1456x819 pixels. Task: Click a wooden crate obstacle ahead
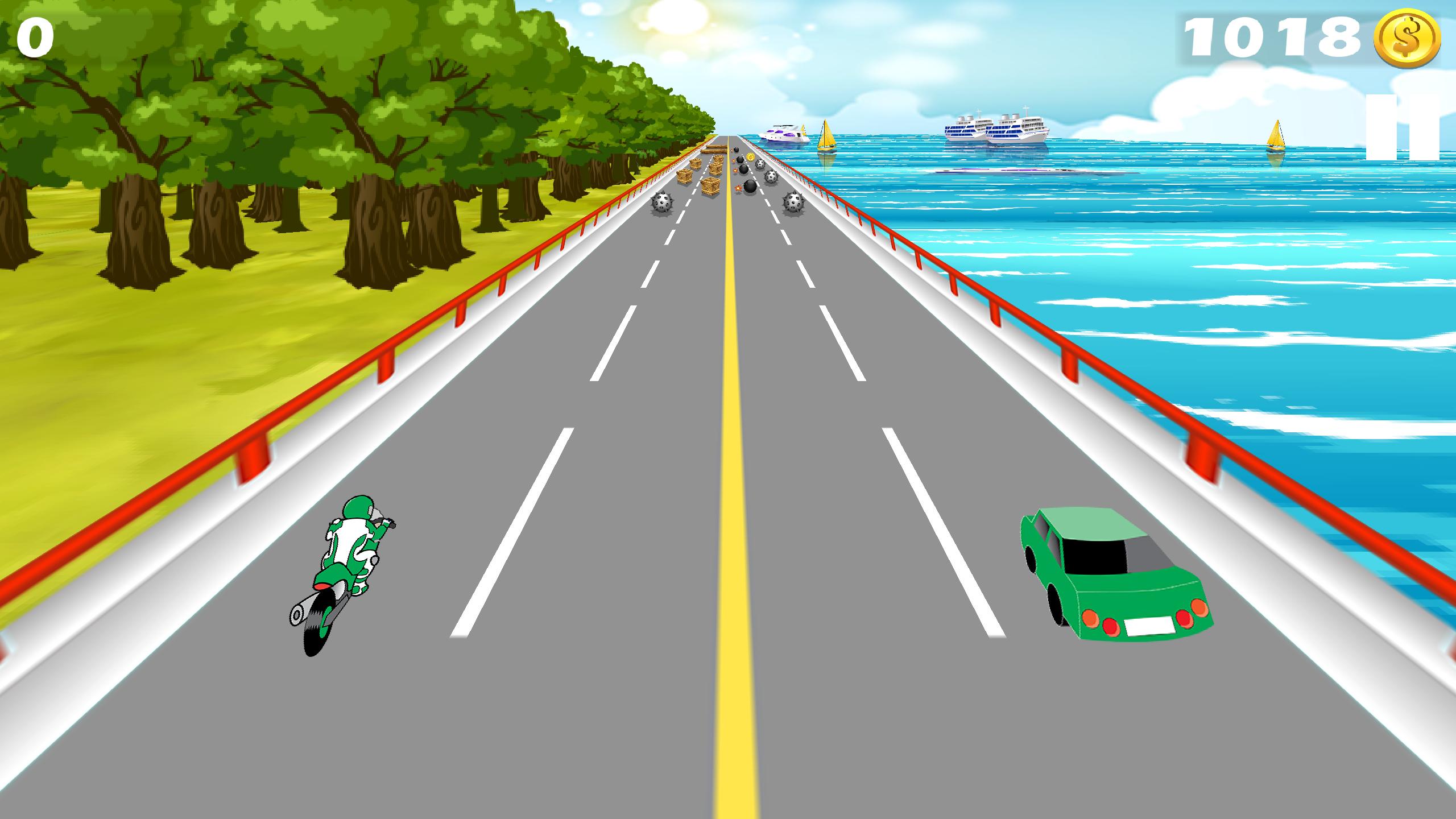(710, 186)
